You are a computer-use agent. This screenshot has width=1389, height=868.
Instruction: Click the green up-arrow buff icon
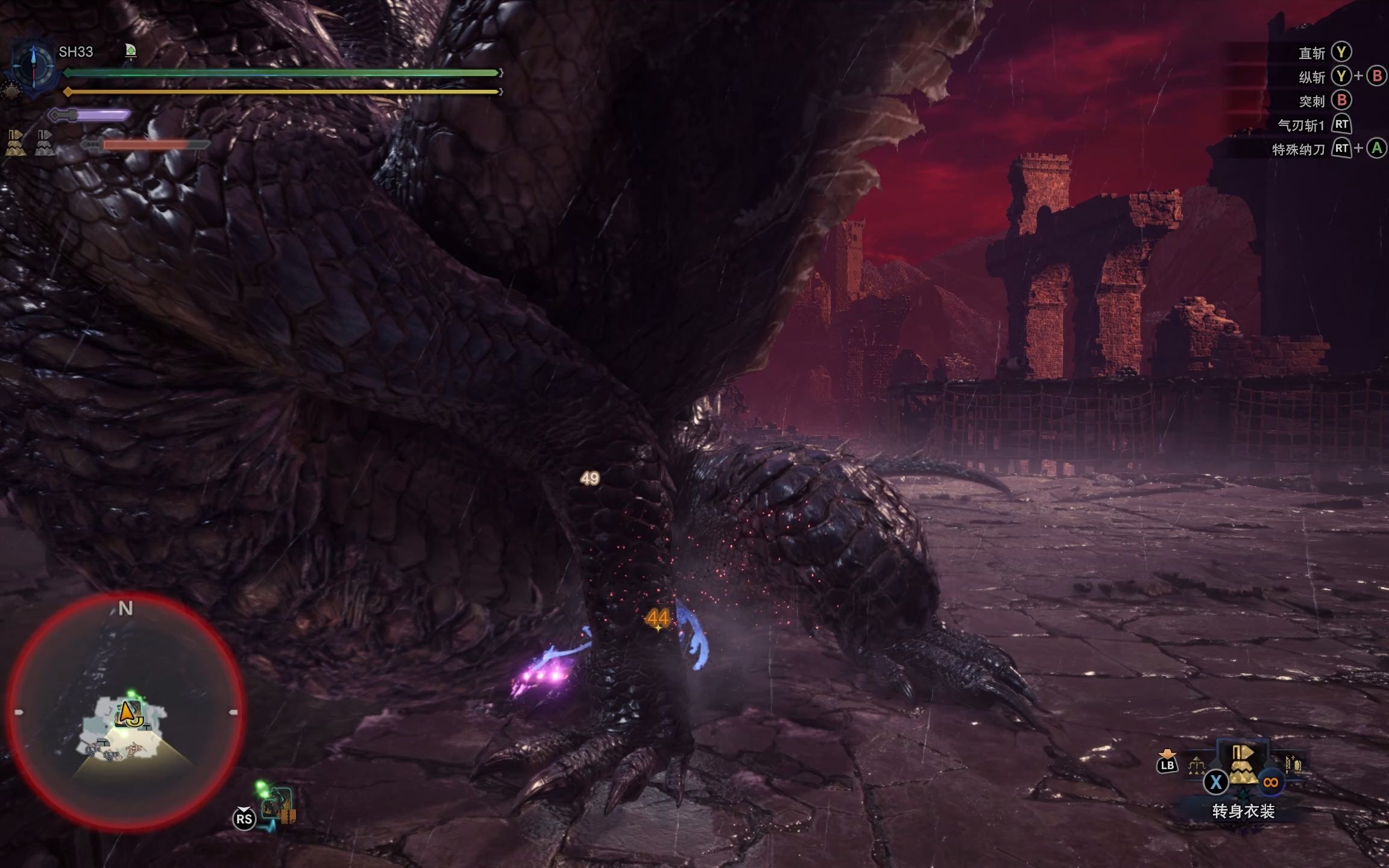coord(131,51)
